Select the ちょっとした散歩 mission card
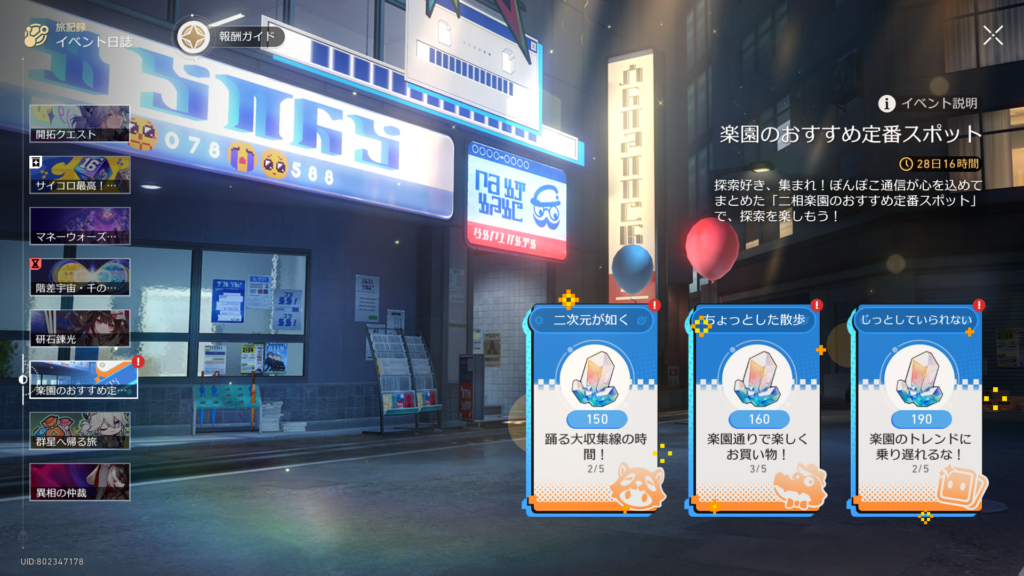This screenshot has width=1024, height=576. pyautogui.click(x=756, y=410)
